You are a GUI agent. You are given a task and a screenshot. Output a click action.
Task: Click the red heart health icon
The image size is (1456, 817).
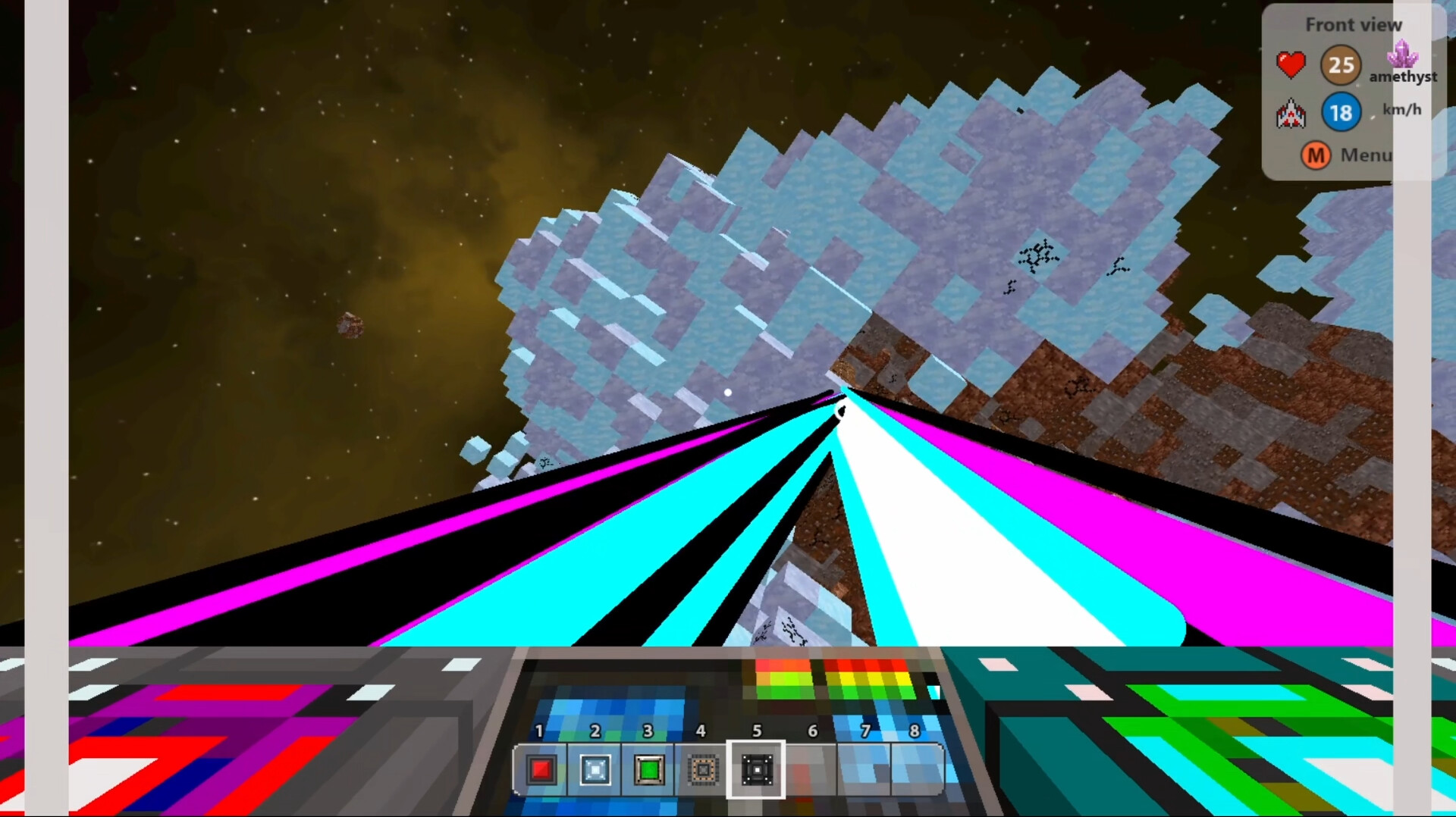(1291, 64)
